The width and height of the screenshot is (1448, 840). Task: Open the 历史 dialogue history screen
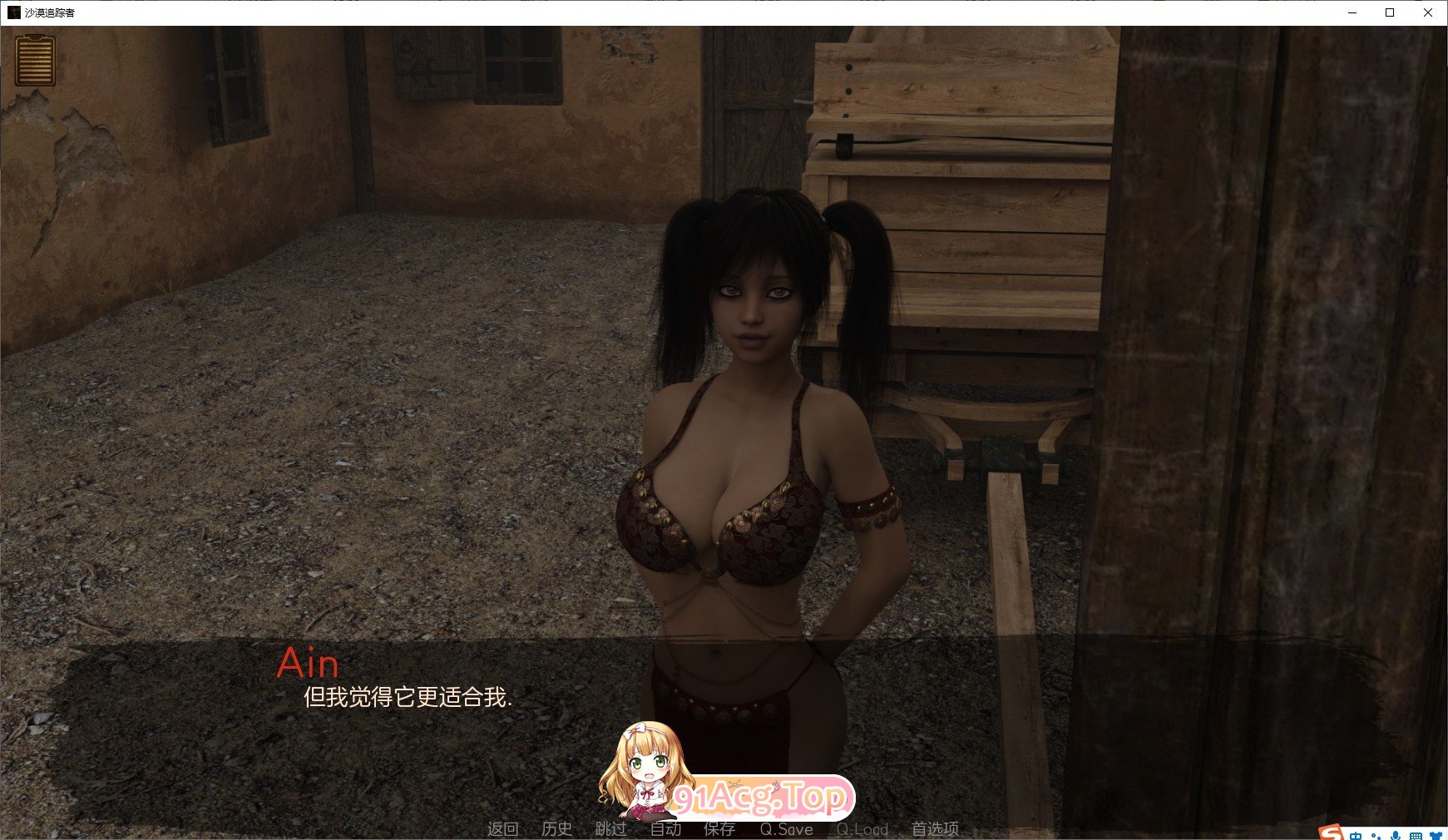[x=556, y=828]
